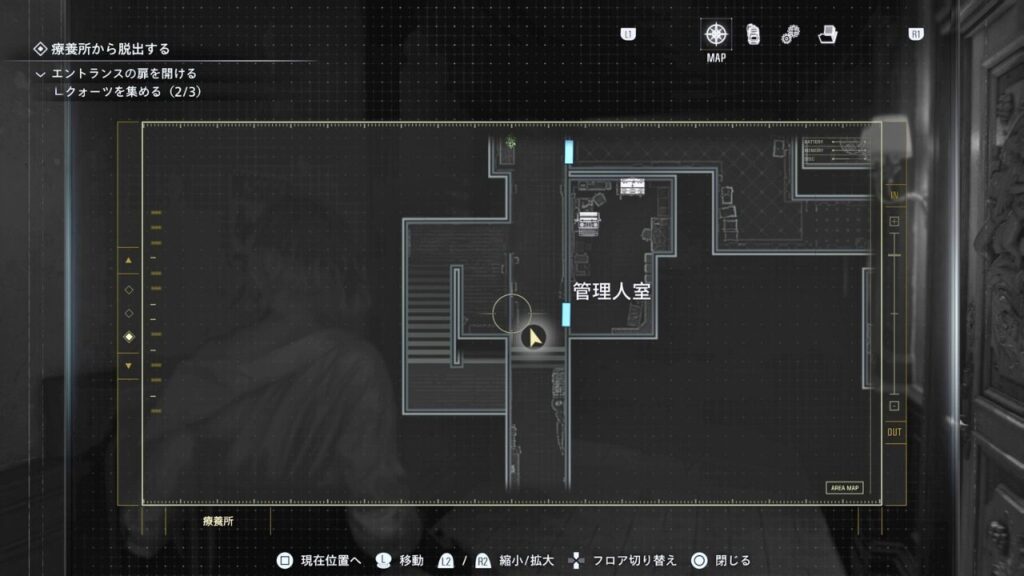Go up one floor with the up arrow
Image resolution: width=1024 pixels, height=576 pixels.
128,262
